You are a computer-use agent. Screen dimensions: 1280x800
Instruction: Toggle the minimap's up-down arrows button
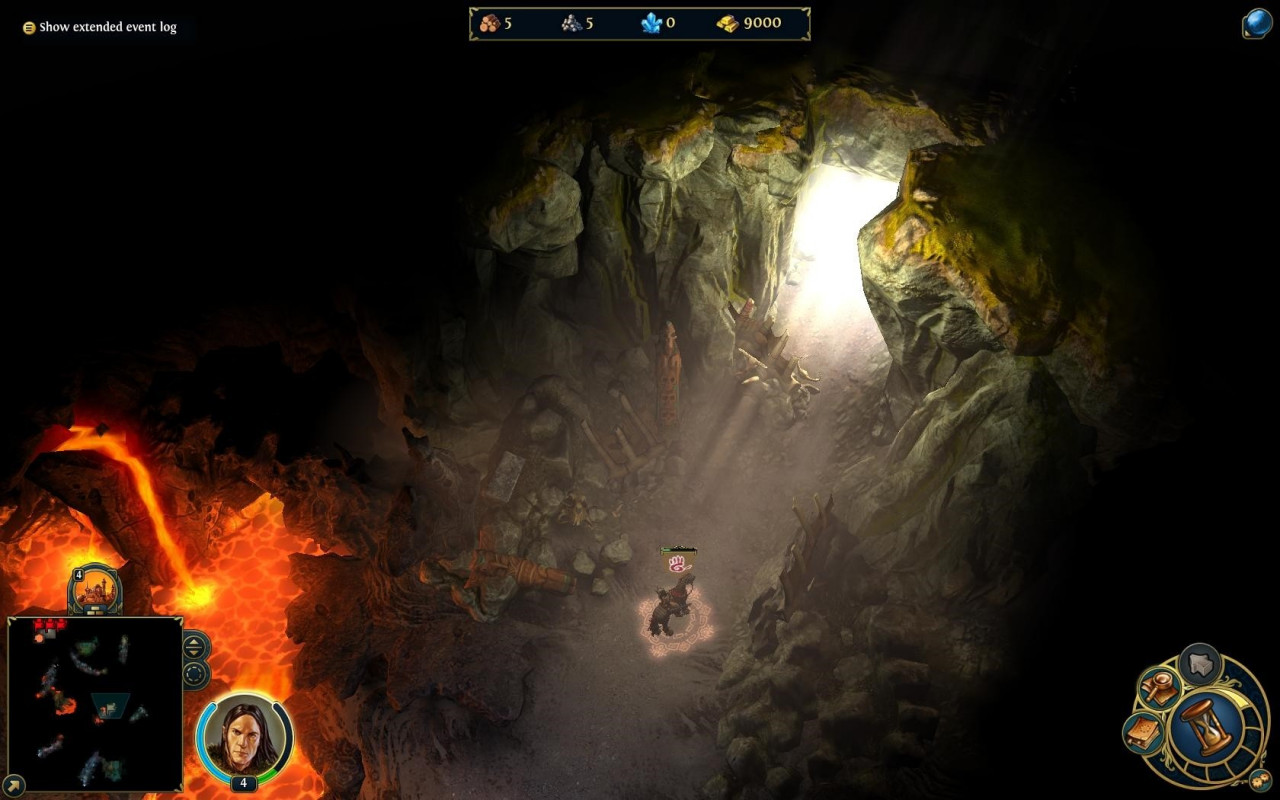point(195,646)
